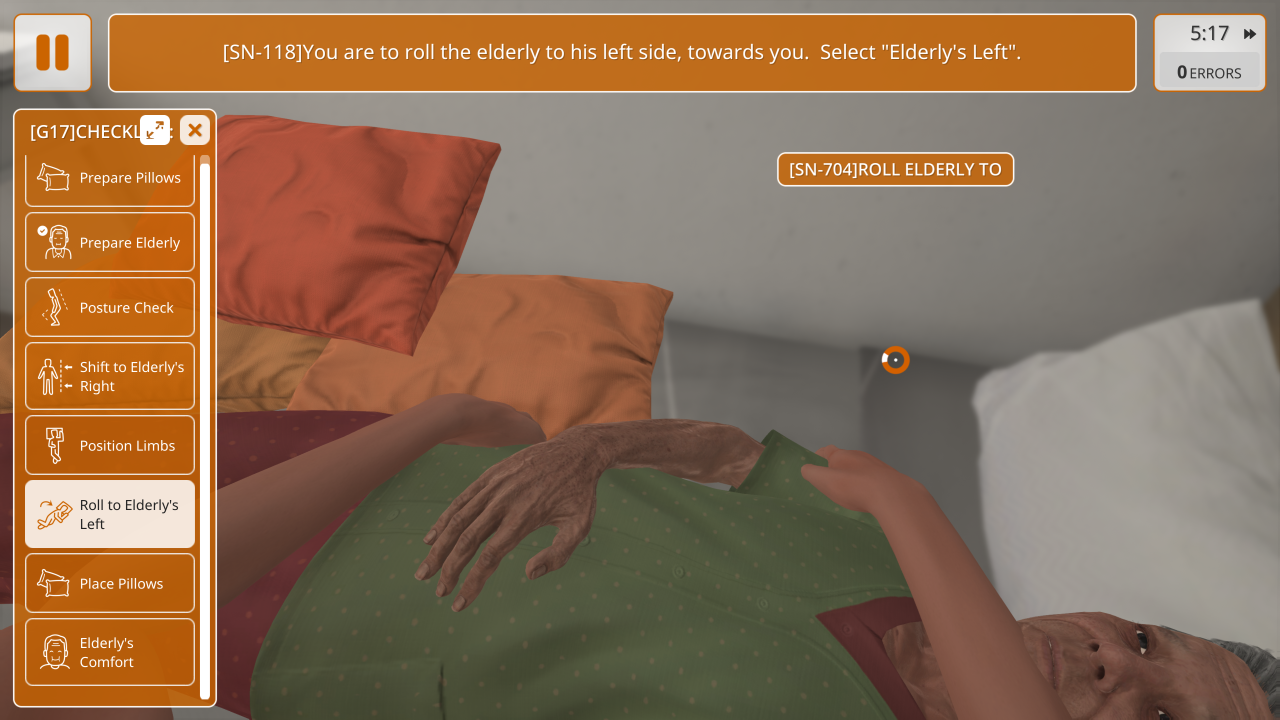Select the Prepare Pillows checklist step
1280x720 pixels.
point(110,178)
